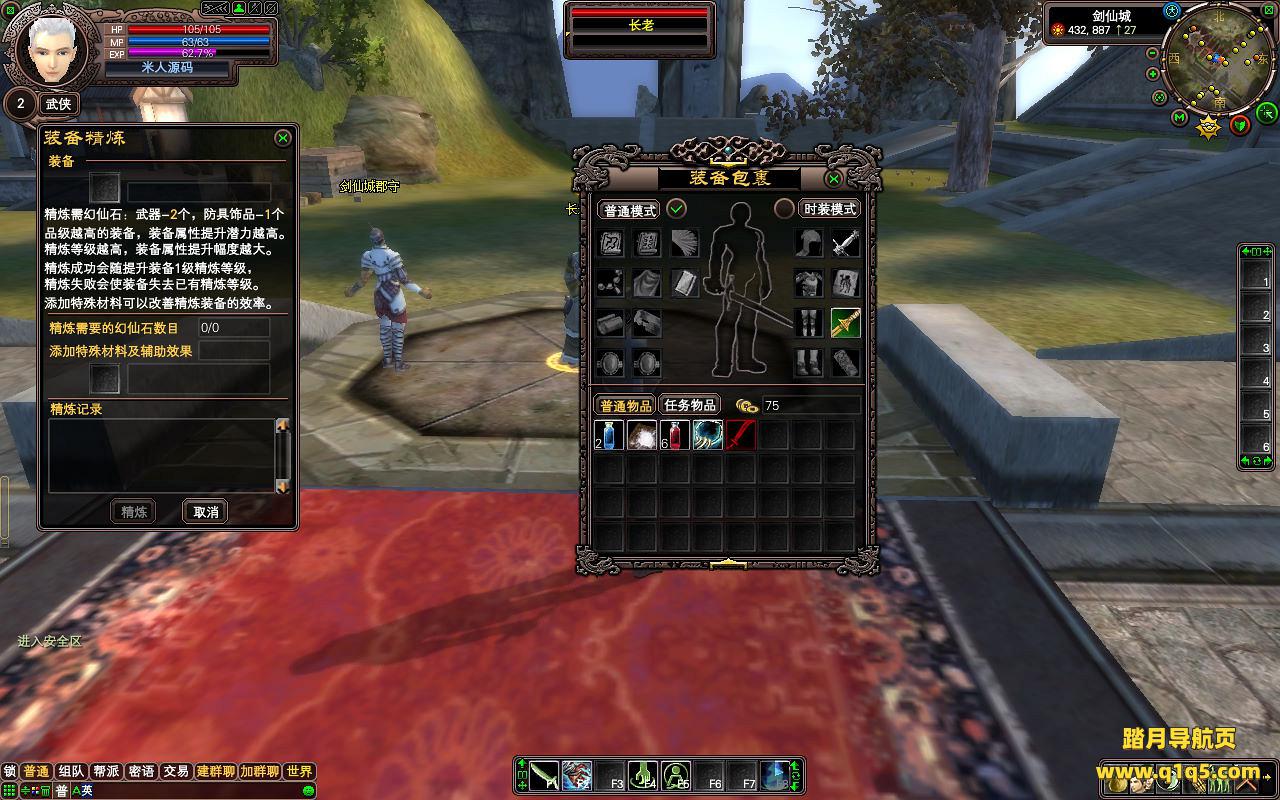Screen dimensions: 1280x800
Task: Zoom out the minimap with the minus button
Action: click(1153, 53)
